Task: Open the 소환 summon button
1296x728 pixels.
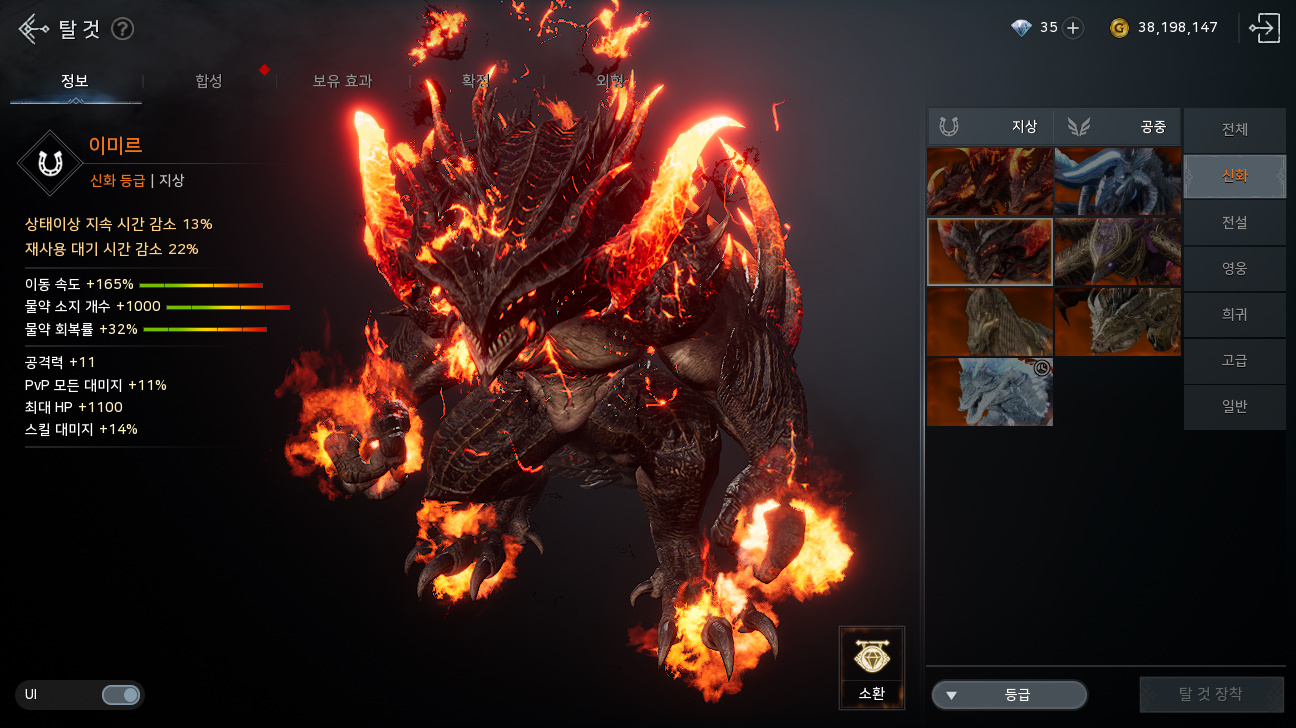Action: click(872, 667)
